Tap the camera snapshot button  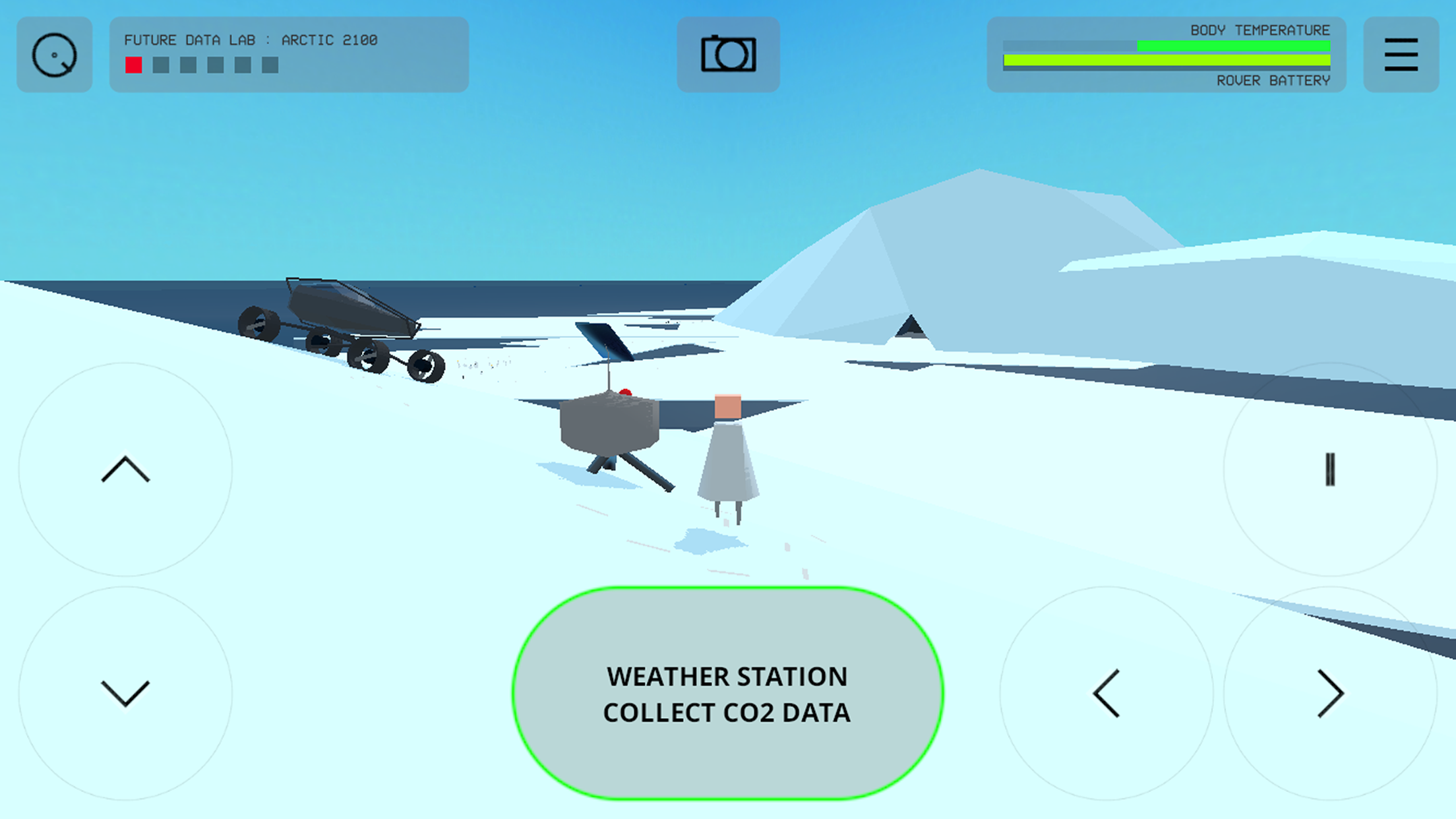(x=728, y=54)
